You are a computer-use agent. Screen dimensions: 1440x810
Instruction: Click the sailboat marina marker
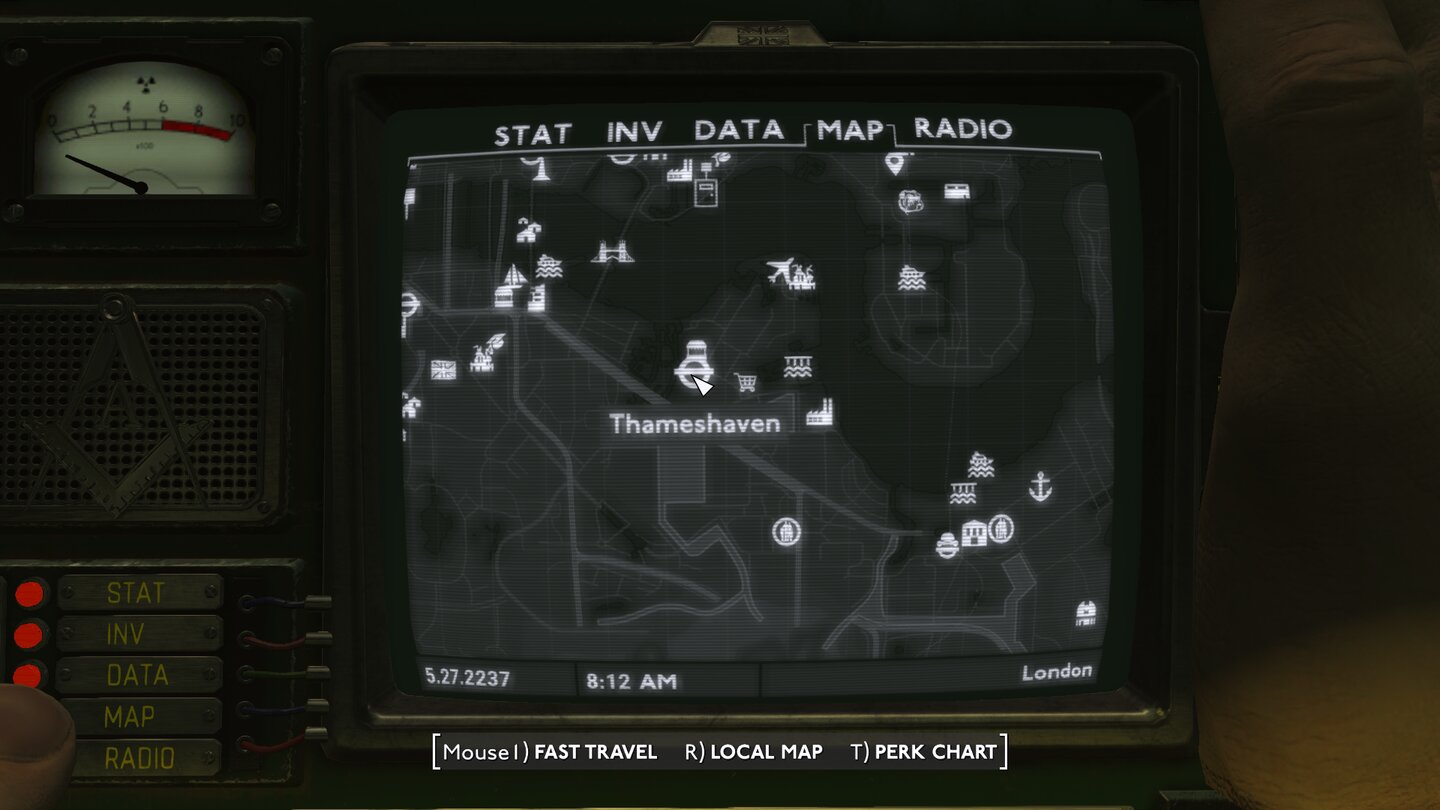(x=513, y=273)
